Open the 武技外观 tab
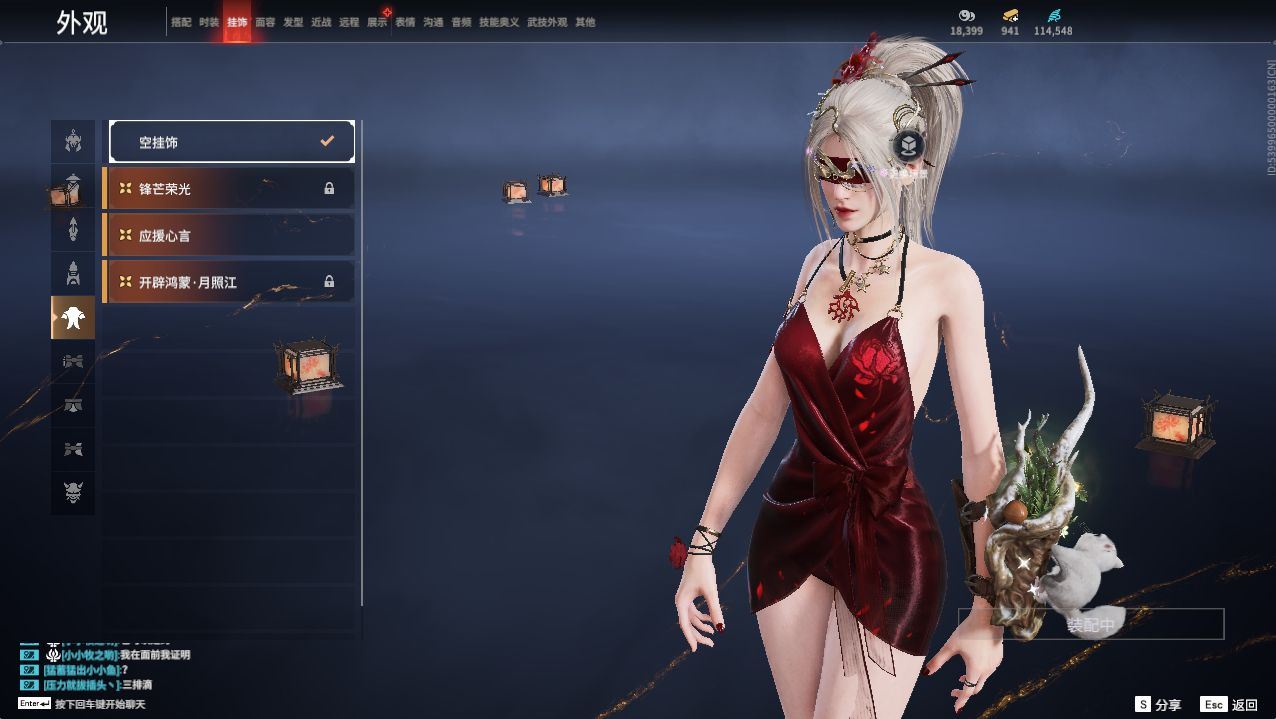Image resolution: width=1276 pixels, height=719 pixels. coord(547,22)
